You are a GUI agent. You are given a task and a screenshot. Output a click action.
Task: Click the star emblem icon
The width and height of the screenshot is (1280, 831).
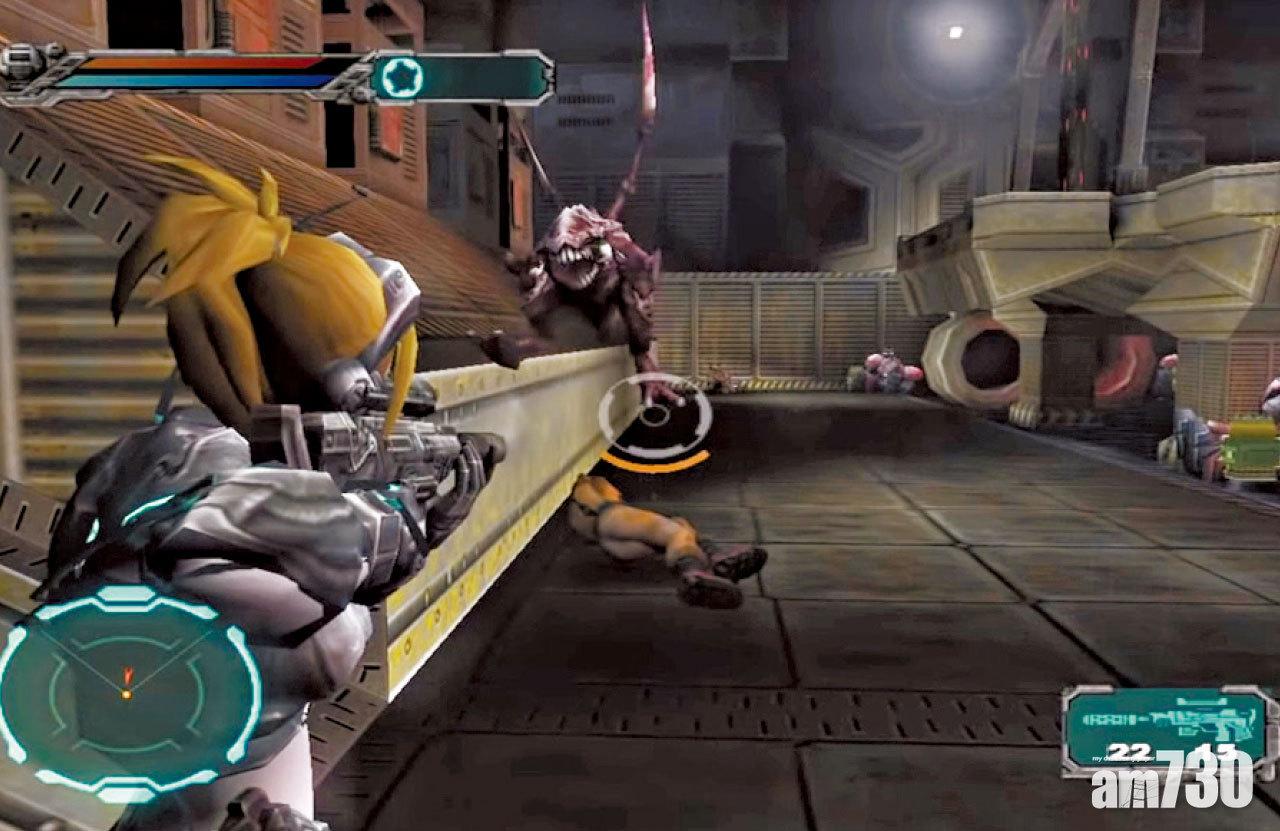[401, 76]
